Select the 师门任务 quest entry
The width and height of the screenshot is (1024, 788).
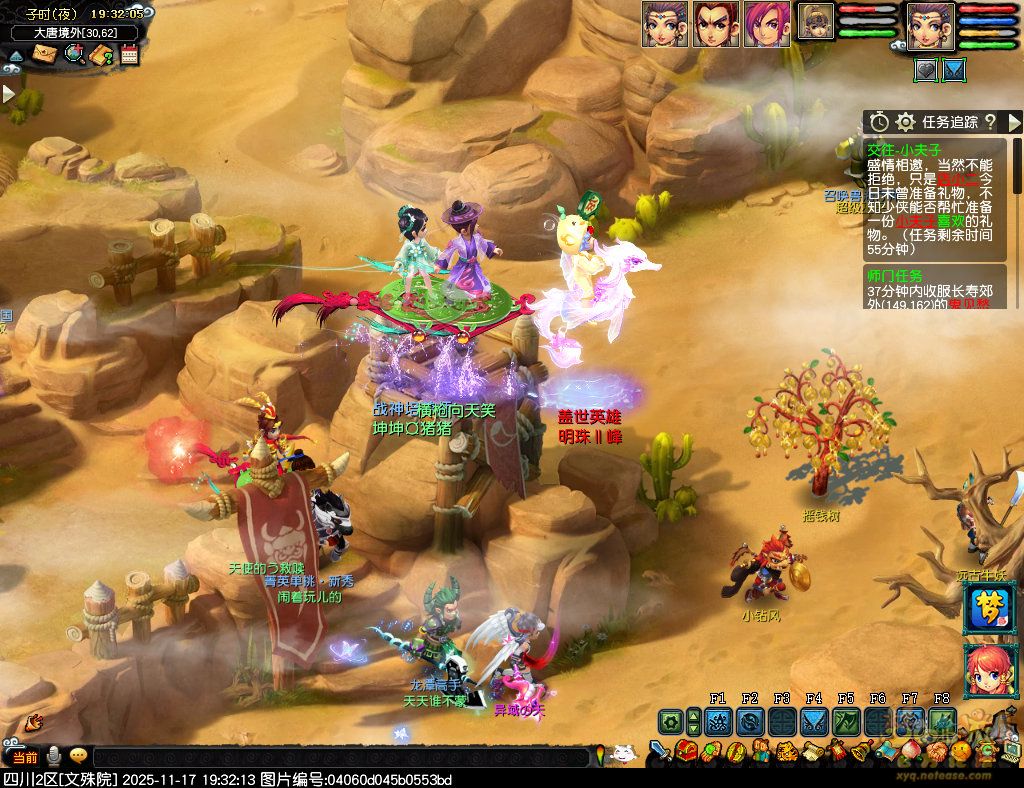(896, 275)
